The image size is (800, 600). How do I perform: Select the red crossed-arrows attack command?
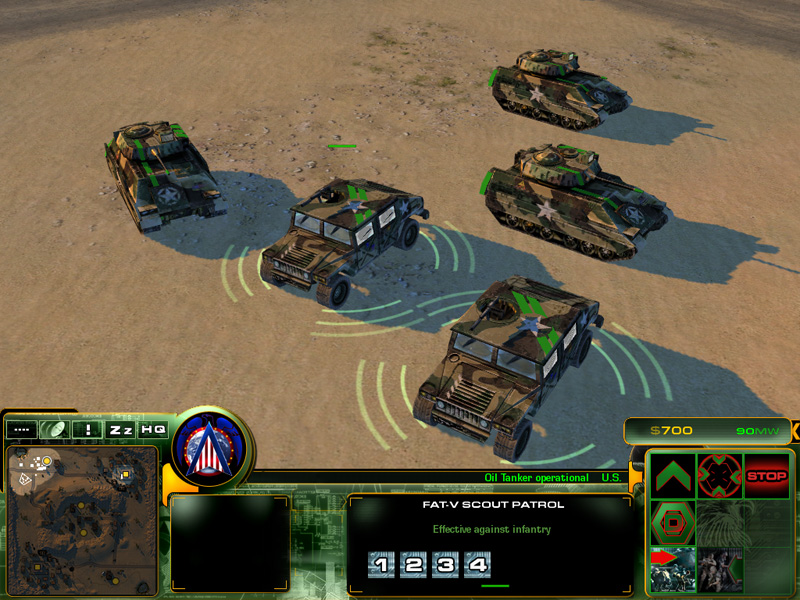coord(719,475)
